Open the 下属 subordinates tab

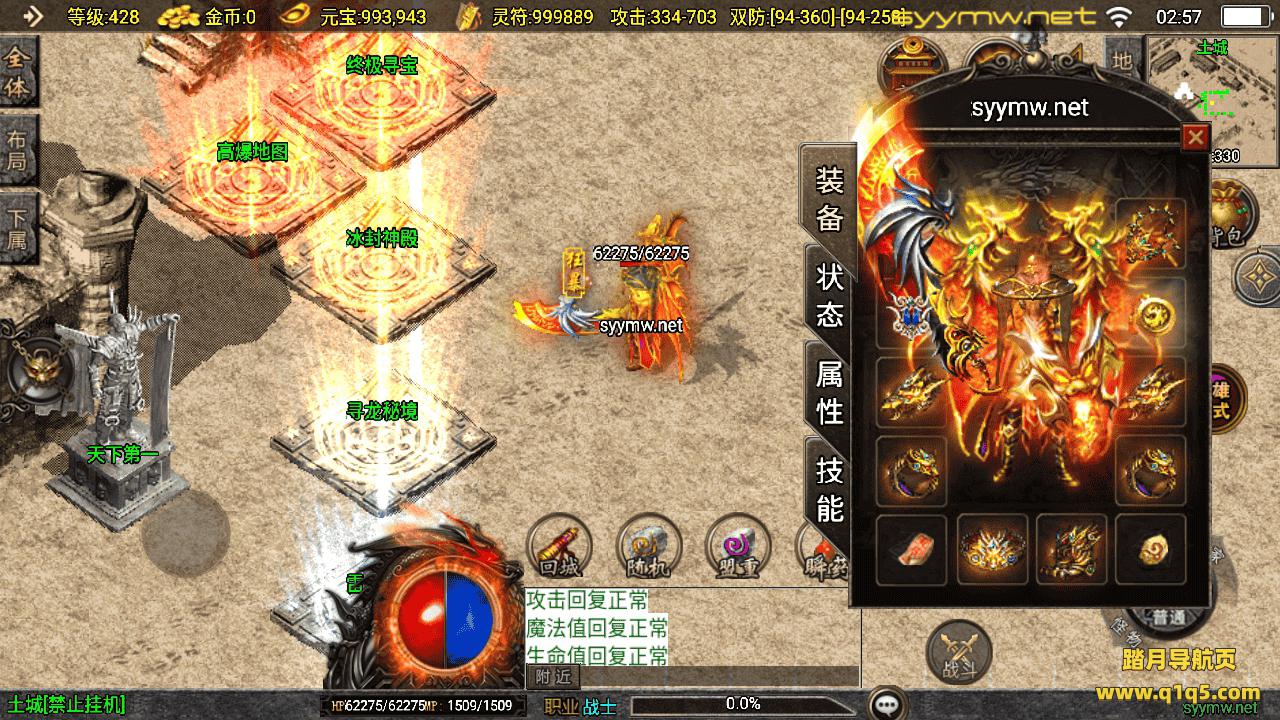click(18, 228)
